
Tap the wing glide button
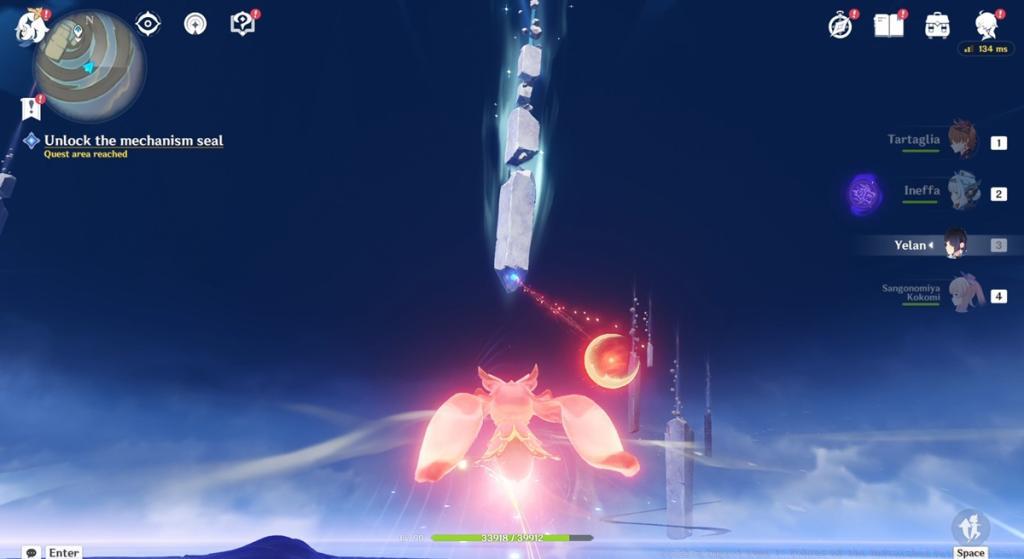click(970, 527)
